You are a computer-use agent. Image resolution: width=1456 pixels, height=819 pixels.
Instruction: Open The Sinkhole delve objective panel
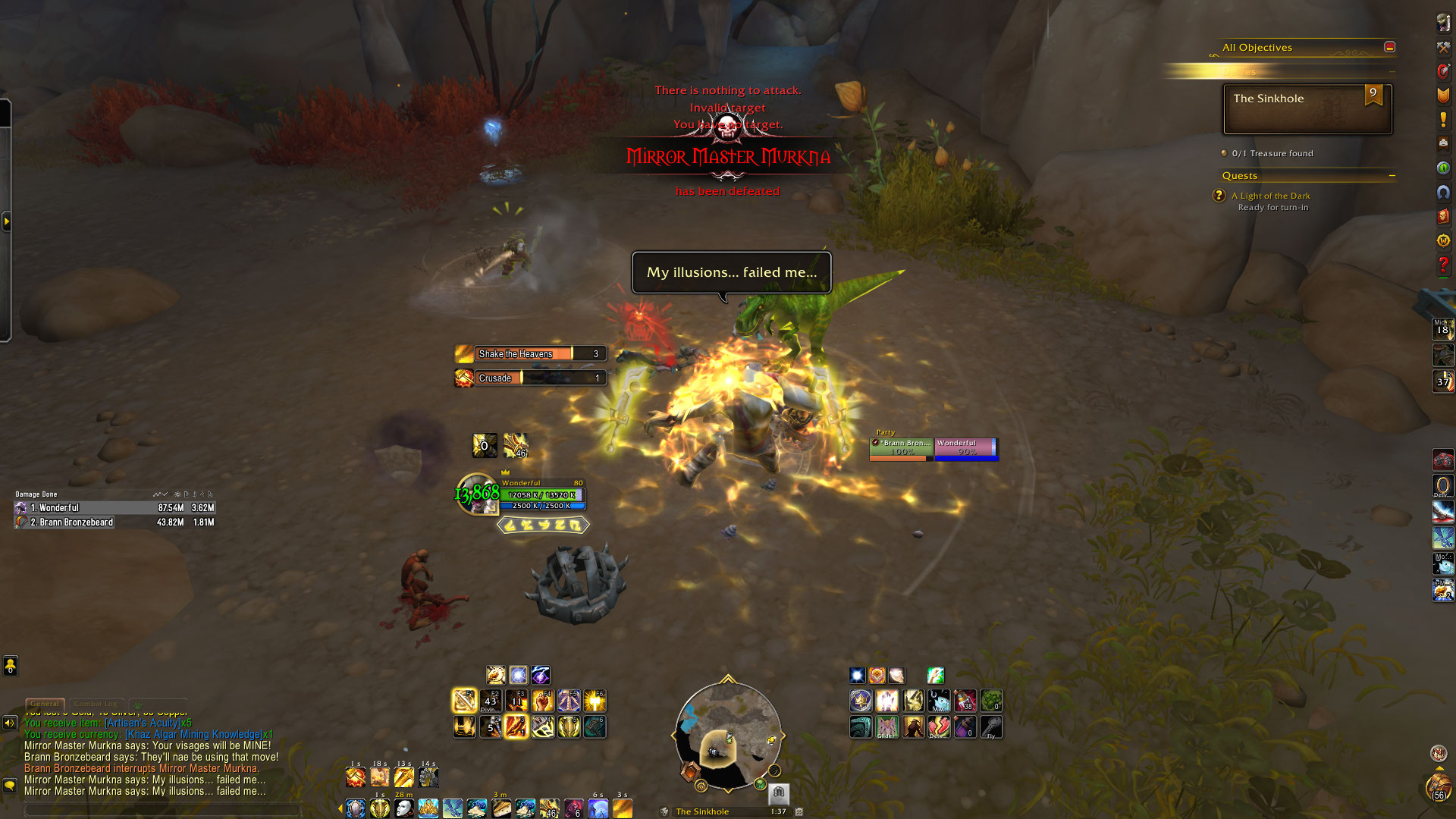pyautogui.click(x=1307, y=108)
